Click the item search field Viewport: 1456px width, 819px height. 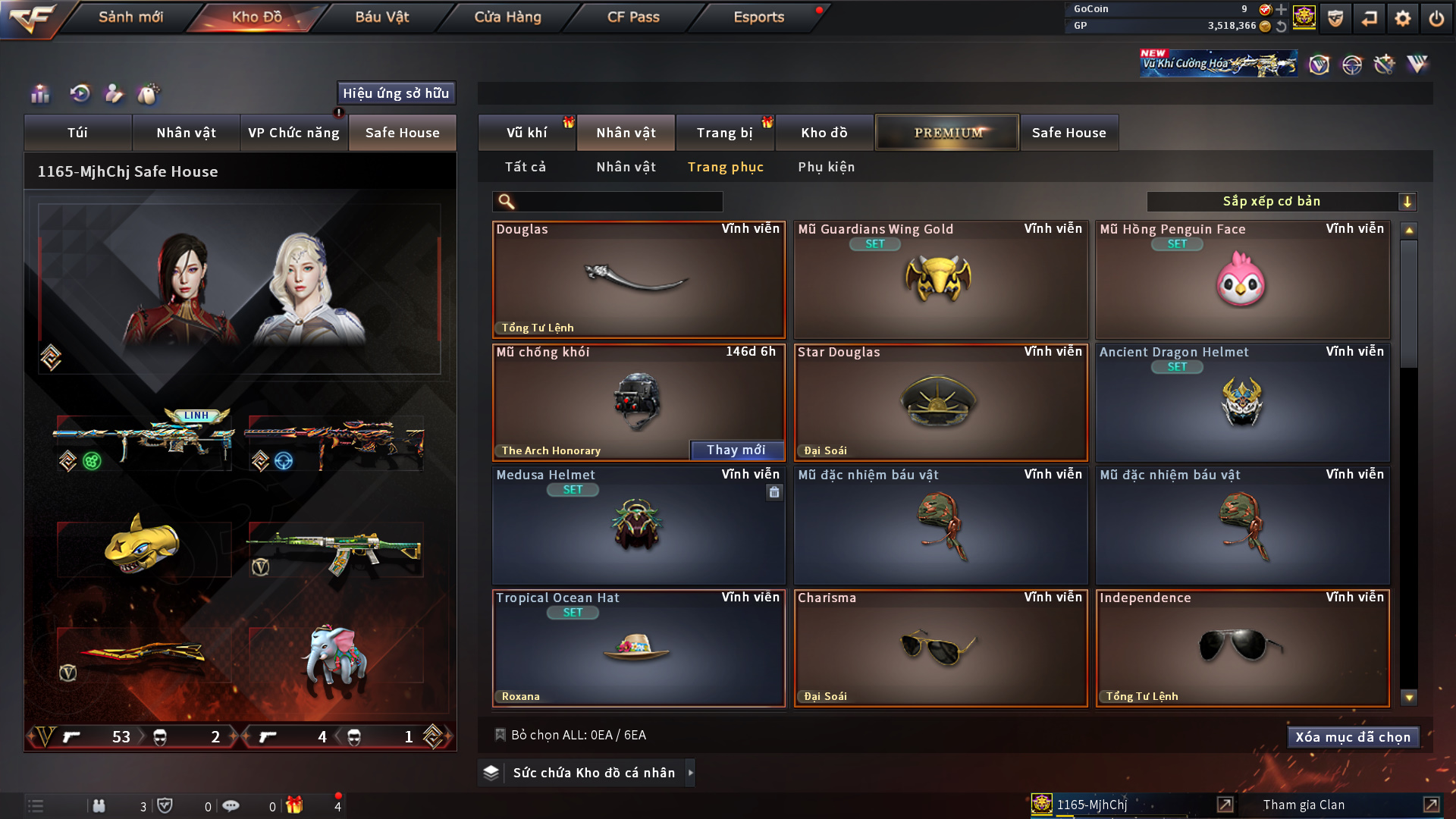point(618,202)
